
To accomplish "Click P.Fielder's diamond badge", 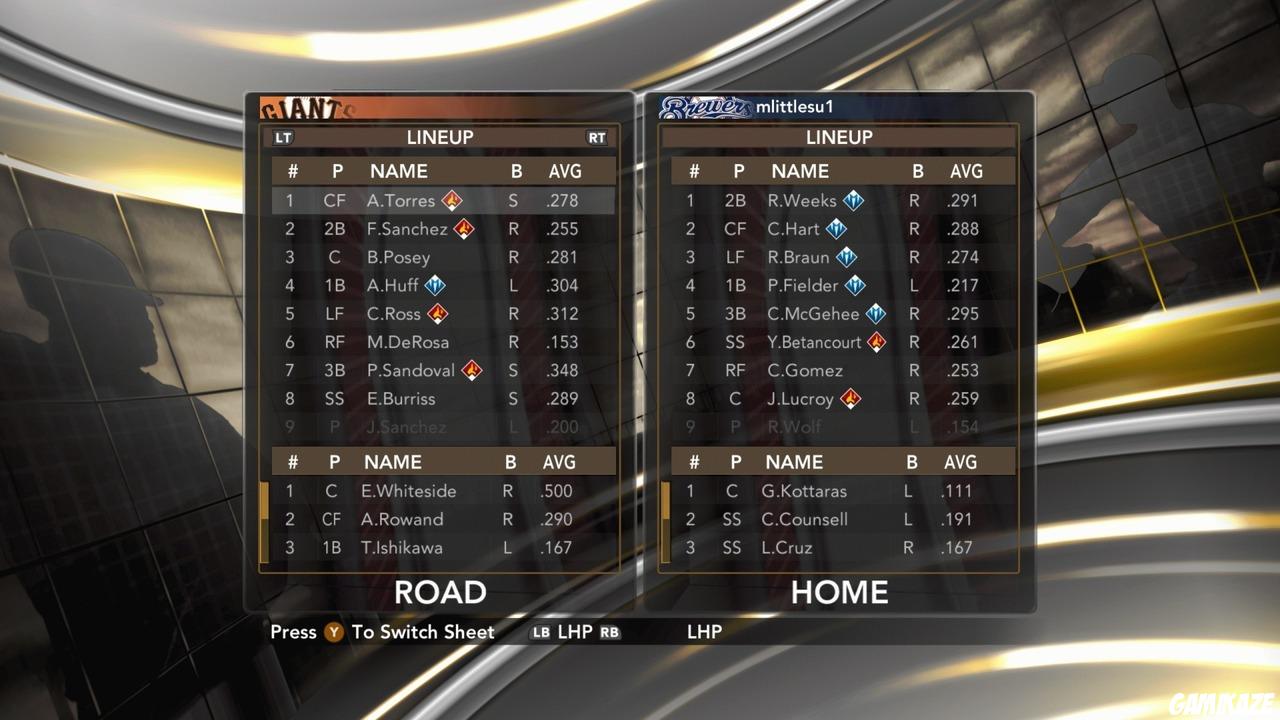I will click(857, 285).
